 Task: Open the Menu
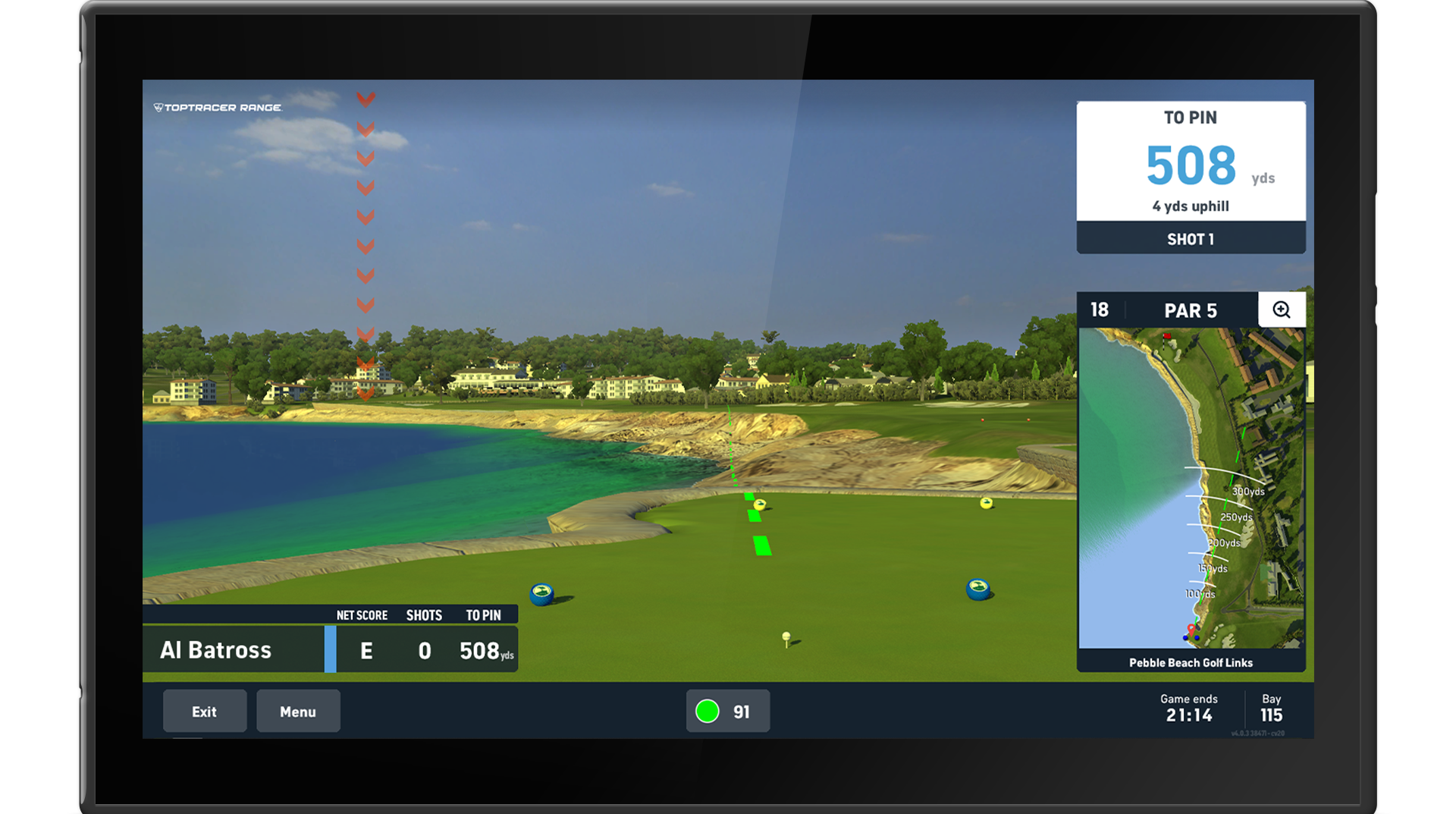(298, 711)
